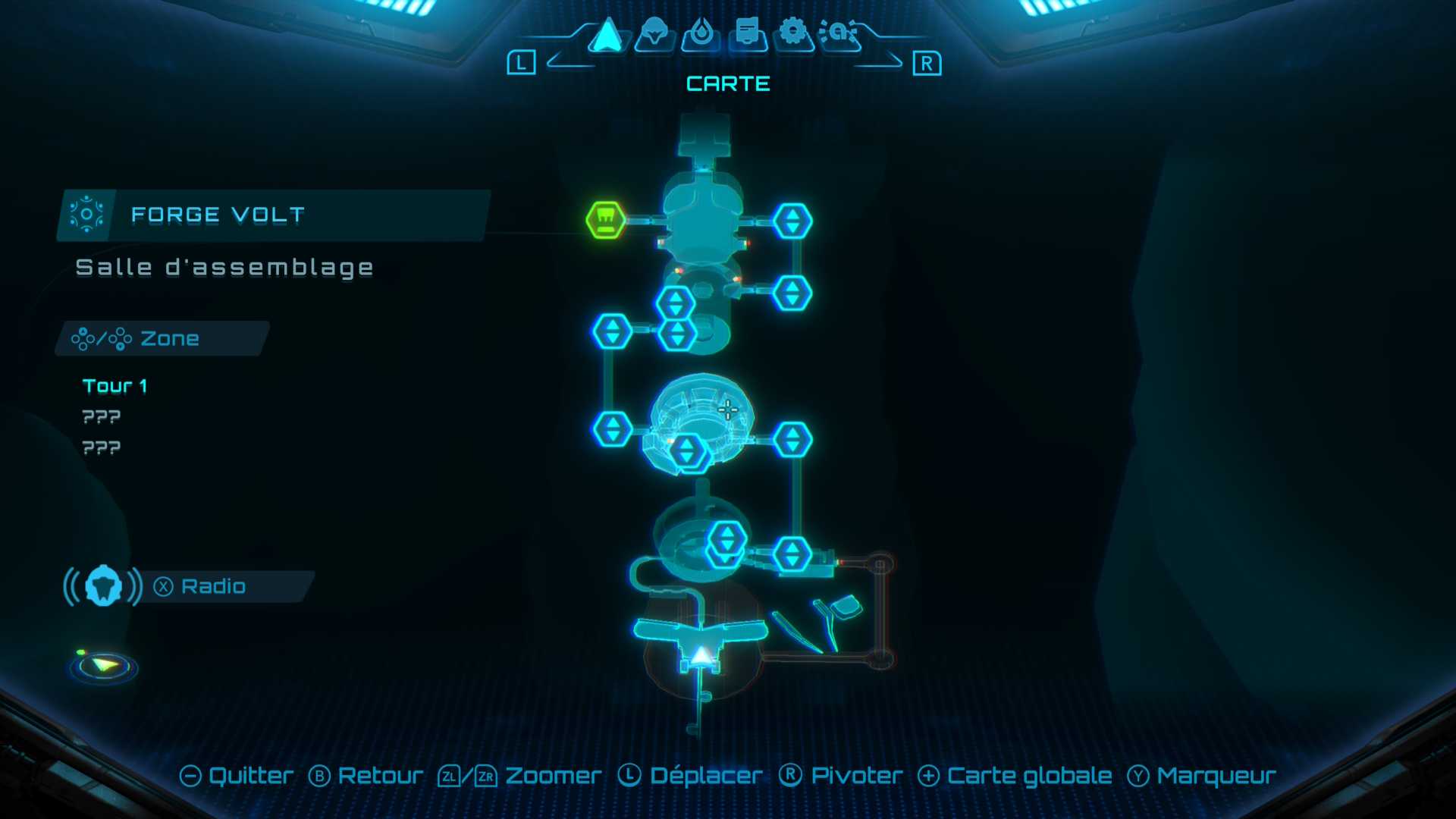The image size is (1456, 819).
Task: Switch to the gear settings tab
Action: click(793, 33)
